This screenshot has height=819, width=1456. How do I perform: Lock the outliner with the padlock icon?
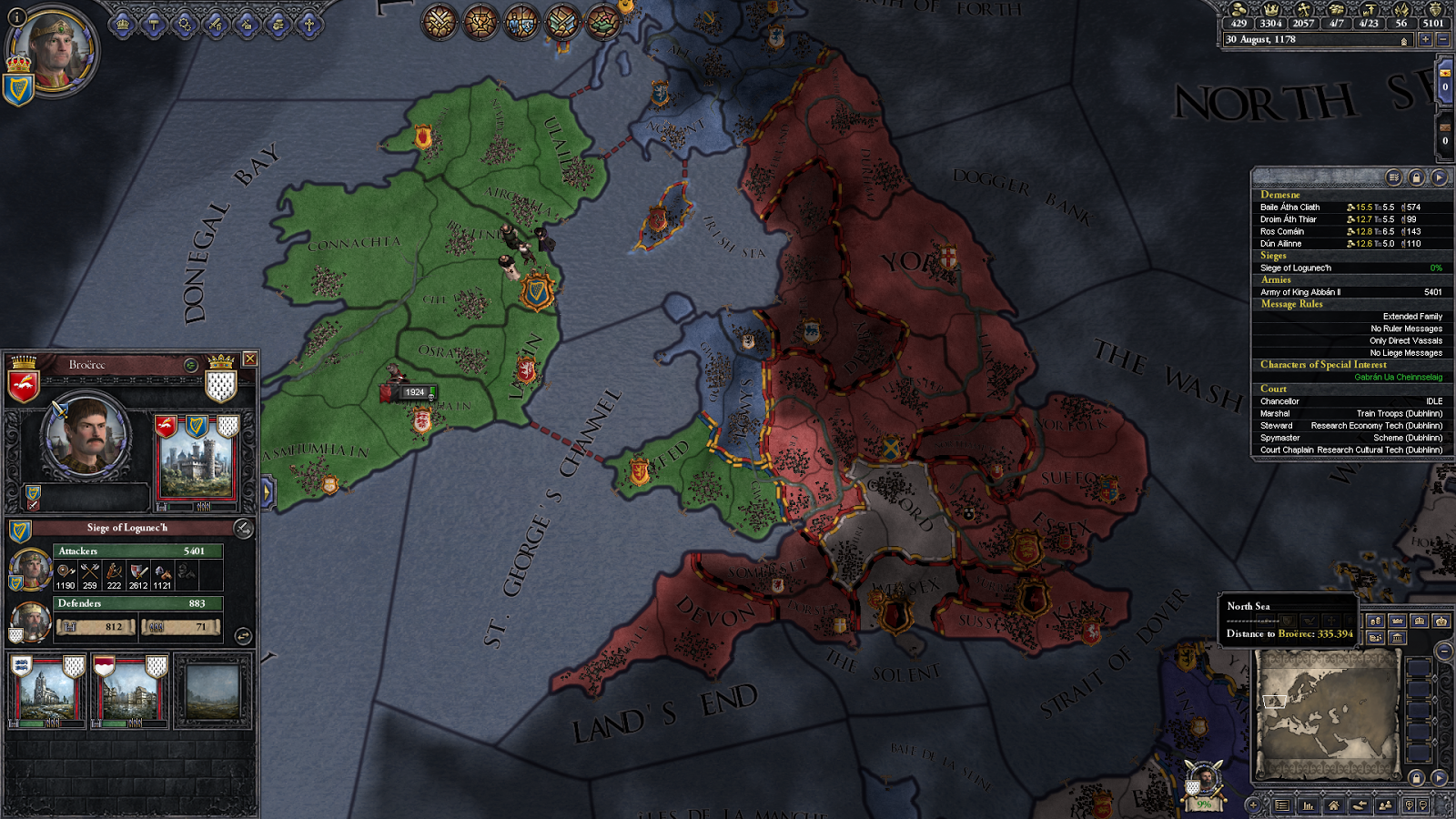(x=1417, y=177)
